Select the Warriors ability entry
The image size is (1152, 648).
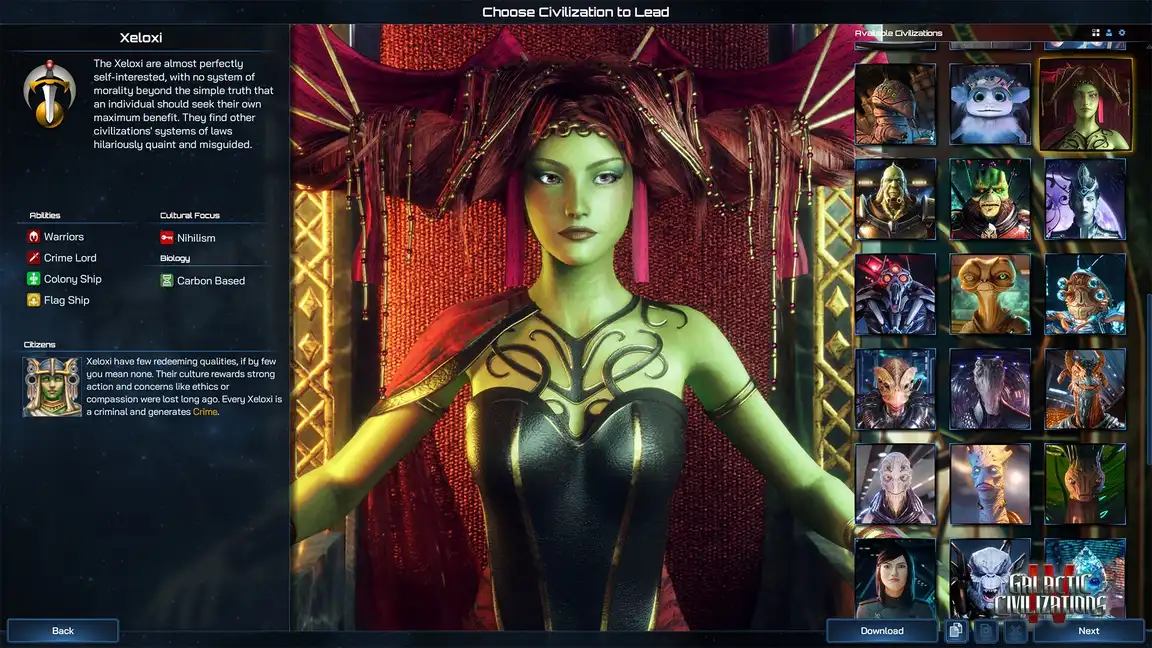pyautogui.click(x=63, y=237)
